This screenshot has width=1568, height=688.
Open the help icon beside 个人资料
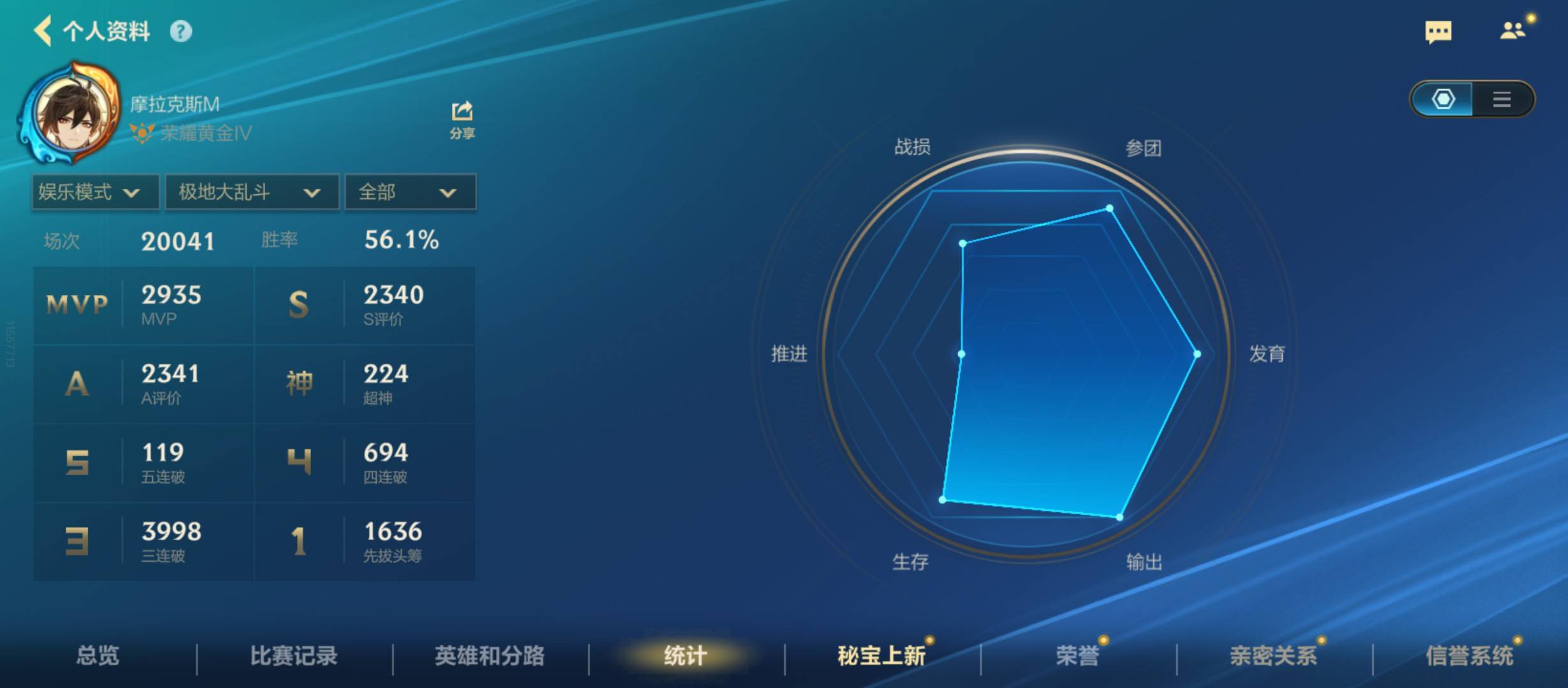[x=183, y=31]
